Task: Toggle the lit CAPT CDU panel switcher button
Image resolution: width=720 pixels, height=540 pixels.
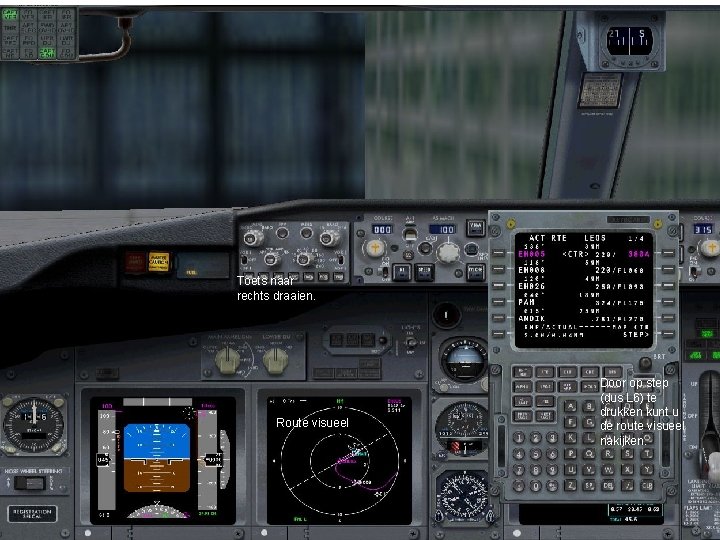Action: tap(47, 52)
